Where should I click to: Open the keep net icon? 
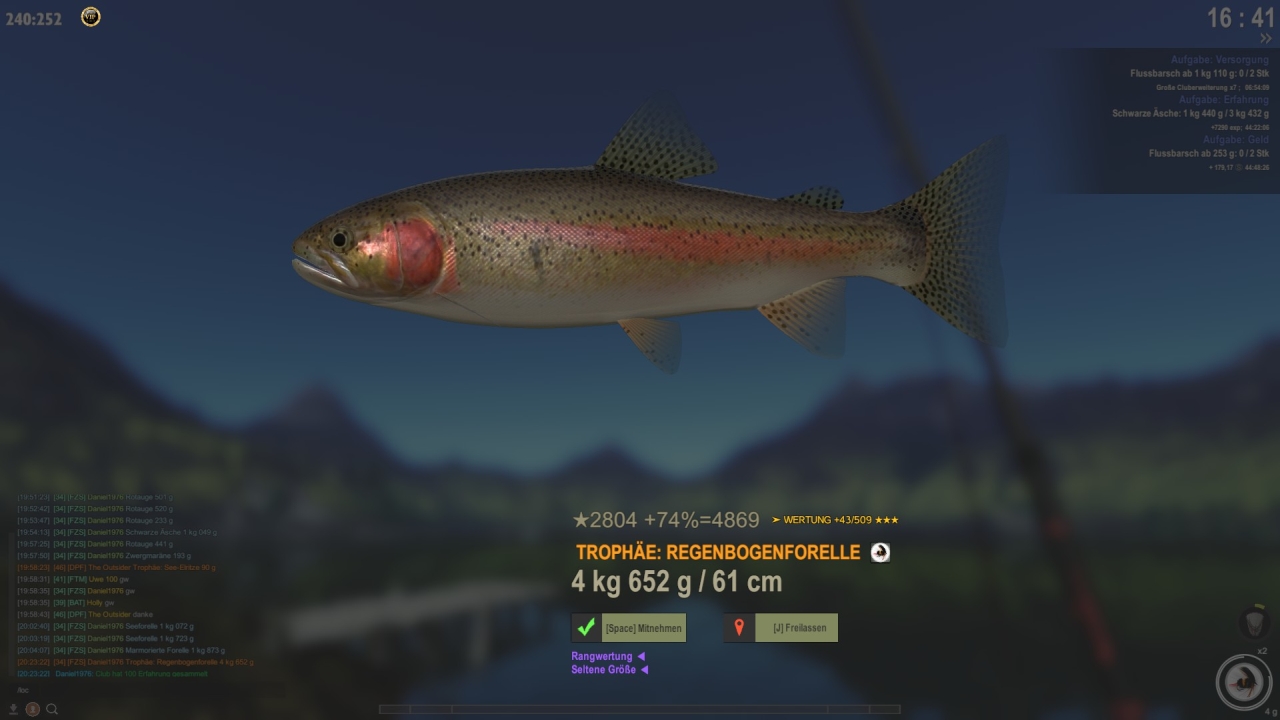click(x=1254, y=621)
